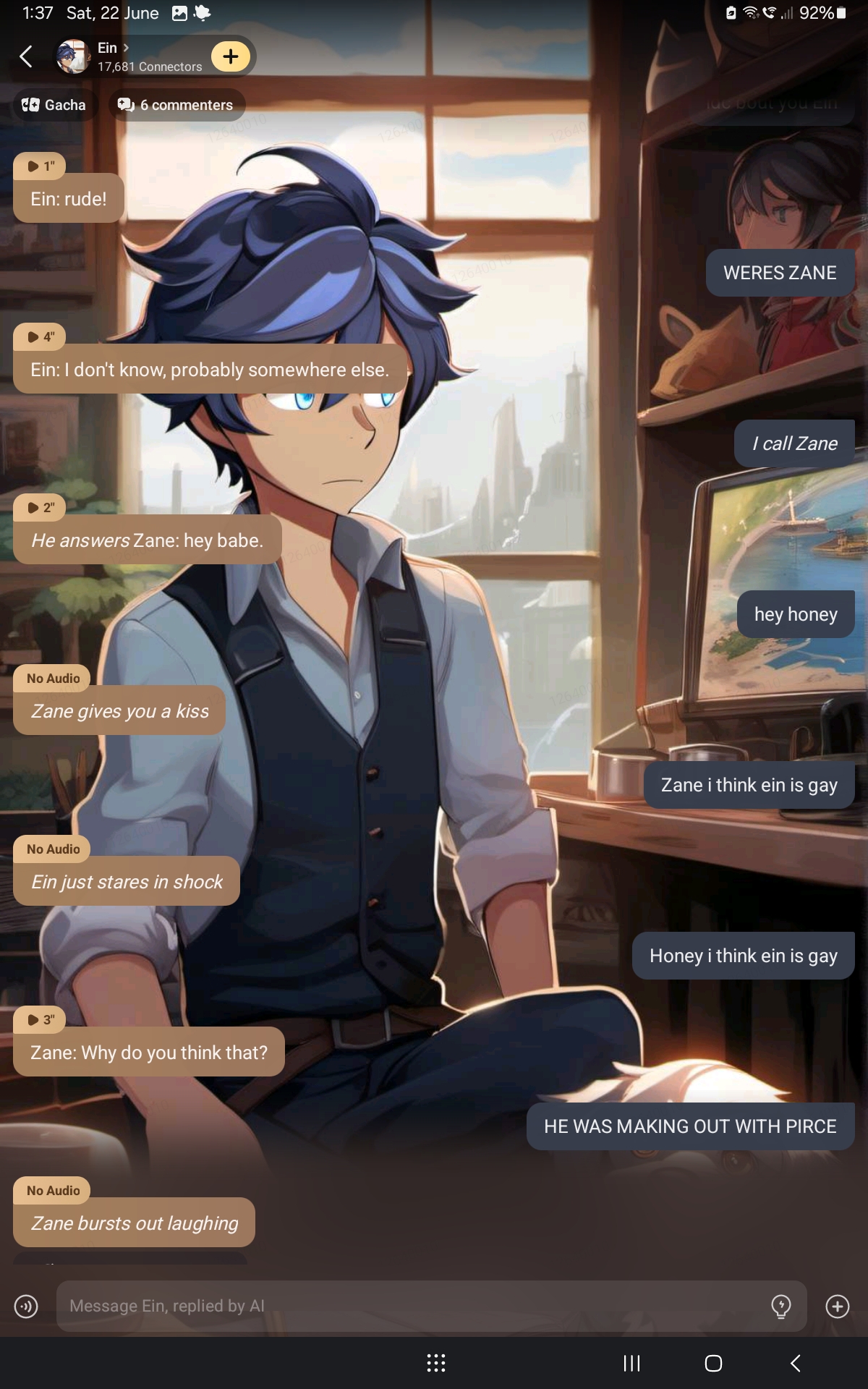Focus the Message Ein text field
Screen dimensions: 868x1389
tap(412, 1306)
